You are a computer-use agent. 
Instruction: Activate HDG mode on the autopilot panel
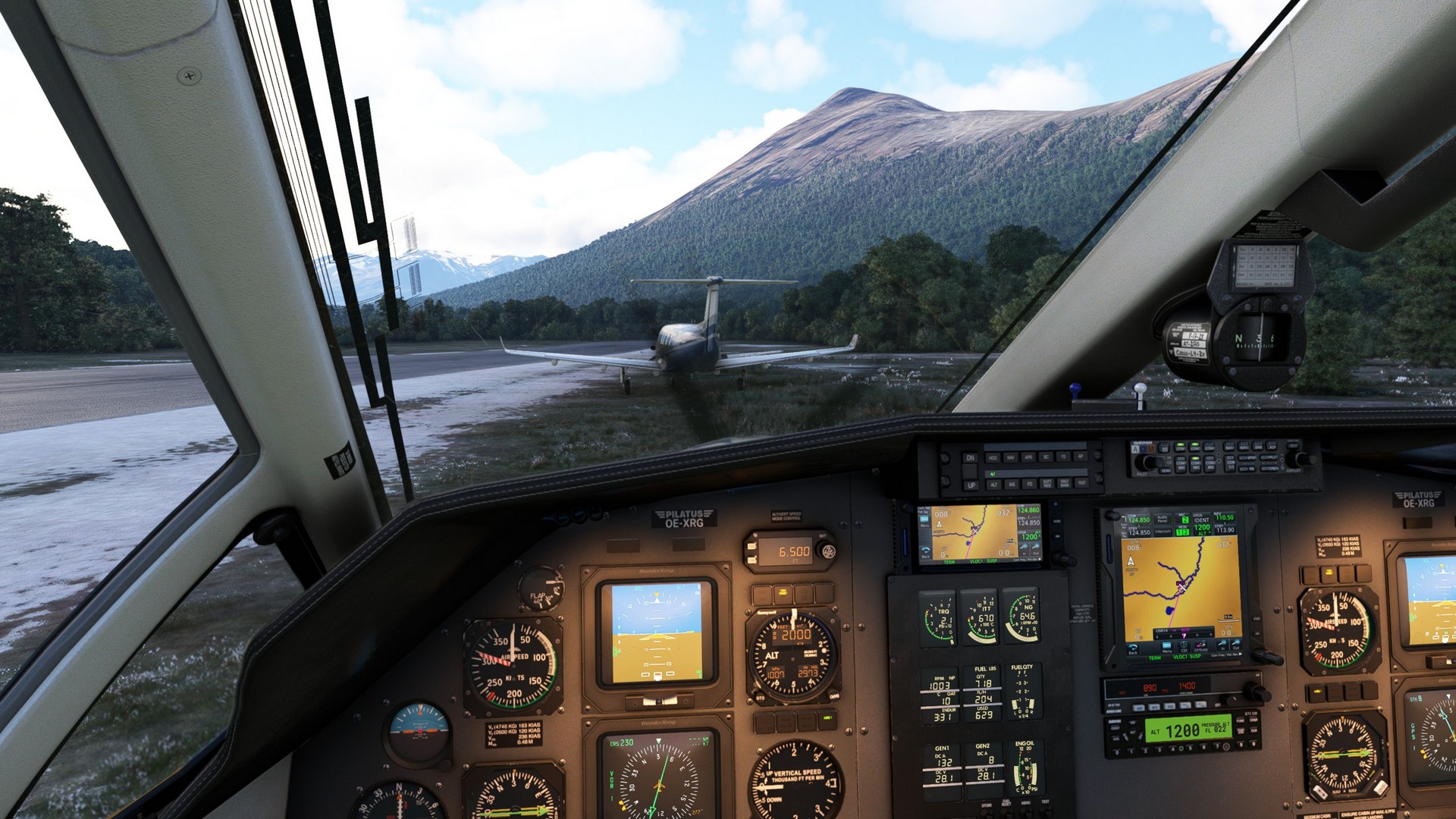[x=993, y=457]
